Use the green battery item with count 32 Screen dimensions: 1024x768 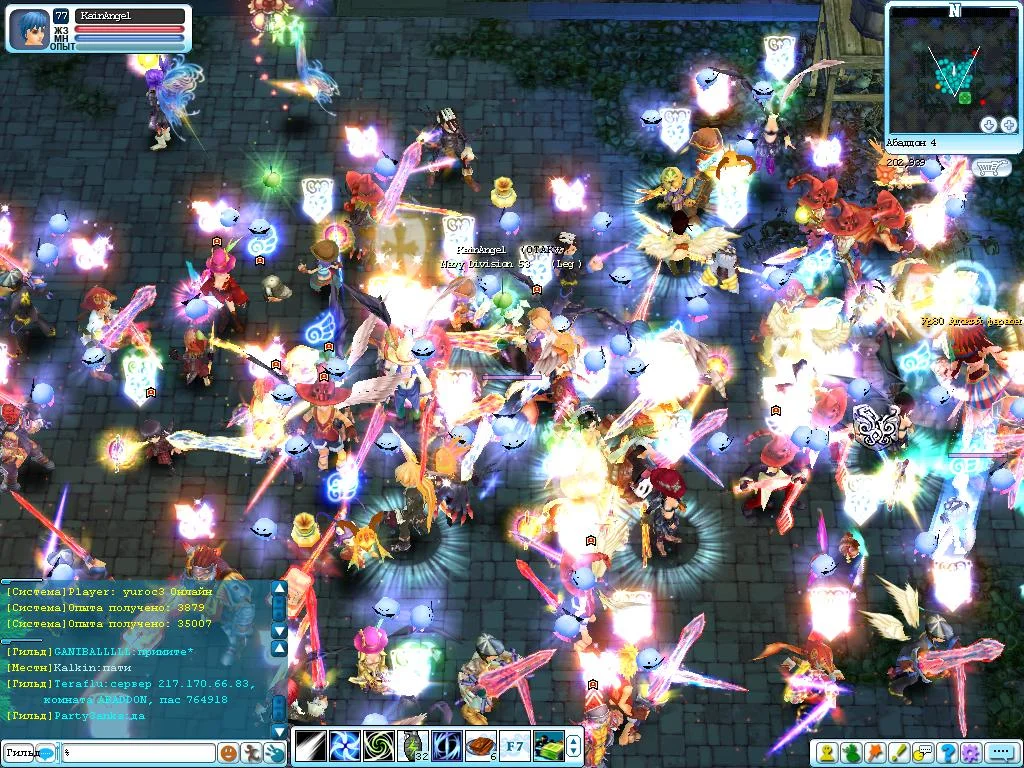412,746
